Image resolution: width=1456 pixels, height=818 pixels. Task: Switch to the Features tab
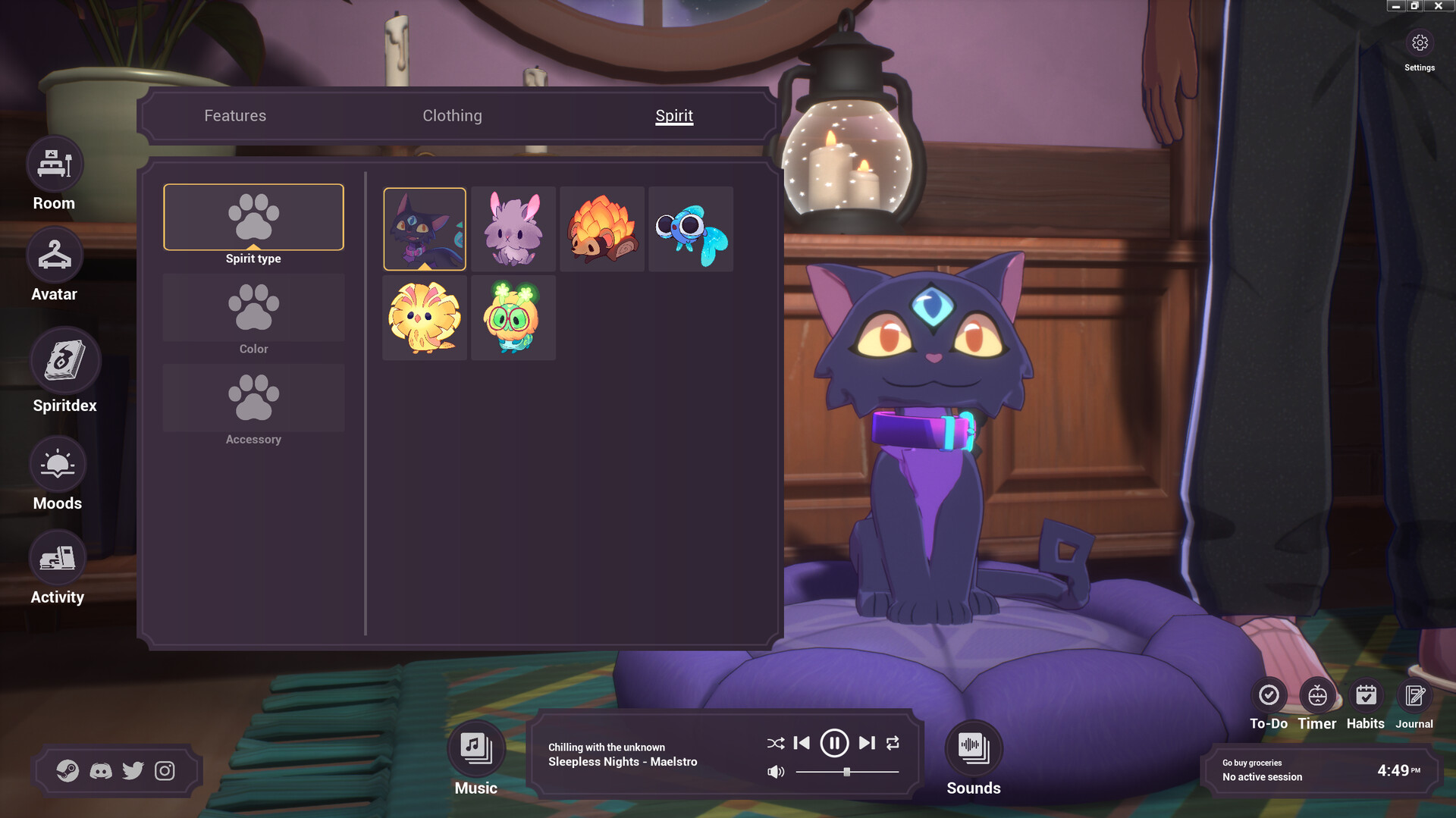(234, 115)
